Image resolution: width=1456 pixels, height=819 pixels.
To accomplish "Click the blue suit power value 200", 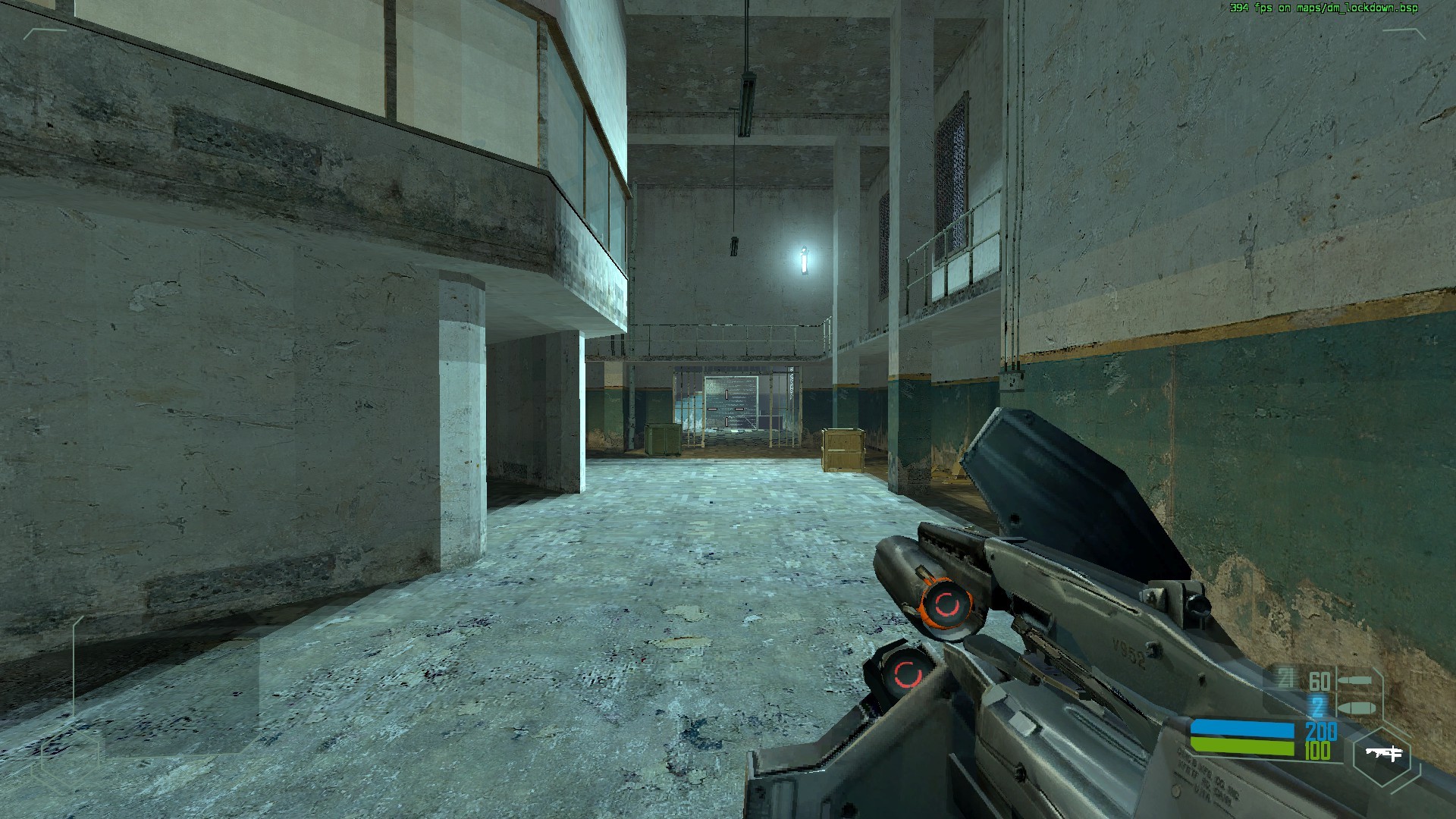I will click(x=1321, y=732).
